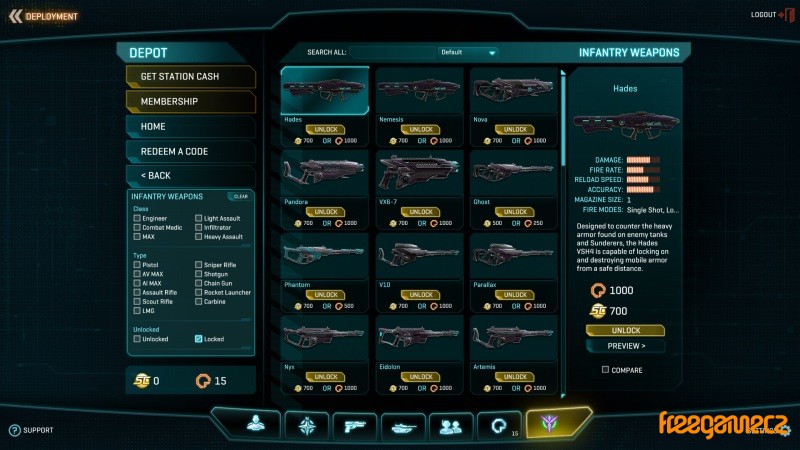The height and width of the screenshot is (450, 800).
Task: Tick the Compare checkbox
Action: tap(605, 370)
